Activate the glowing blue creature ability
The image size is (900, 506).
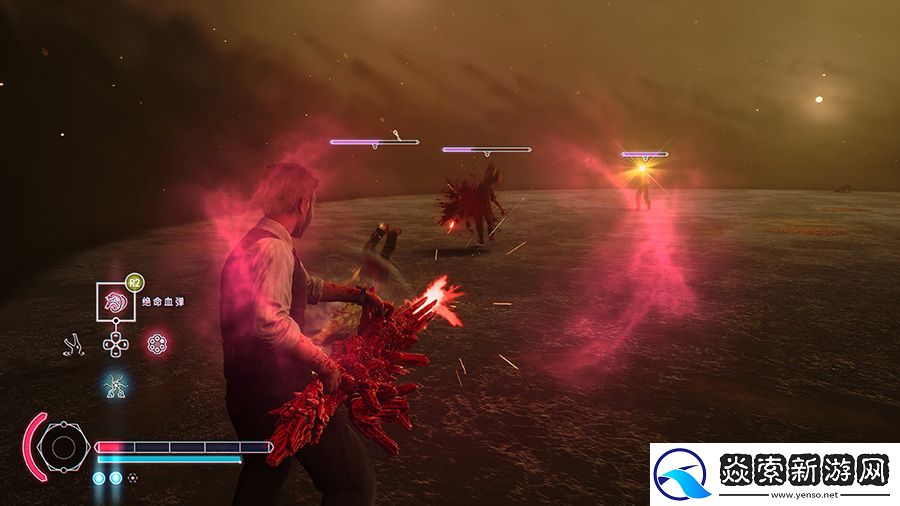coord(116,383)
